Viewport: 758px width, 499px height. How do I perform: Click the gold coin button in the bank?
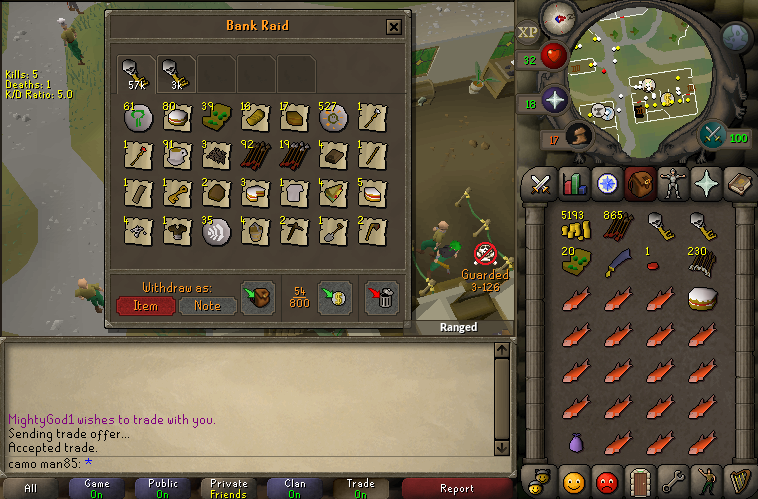pos(335,298)
